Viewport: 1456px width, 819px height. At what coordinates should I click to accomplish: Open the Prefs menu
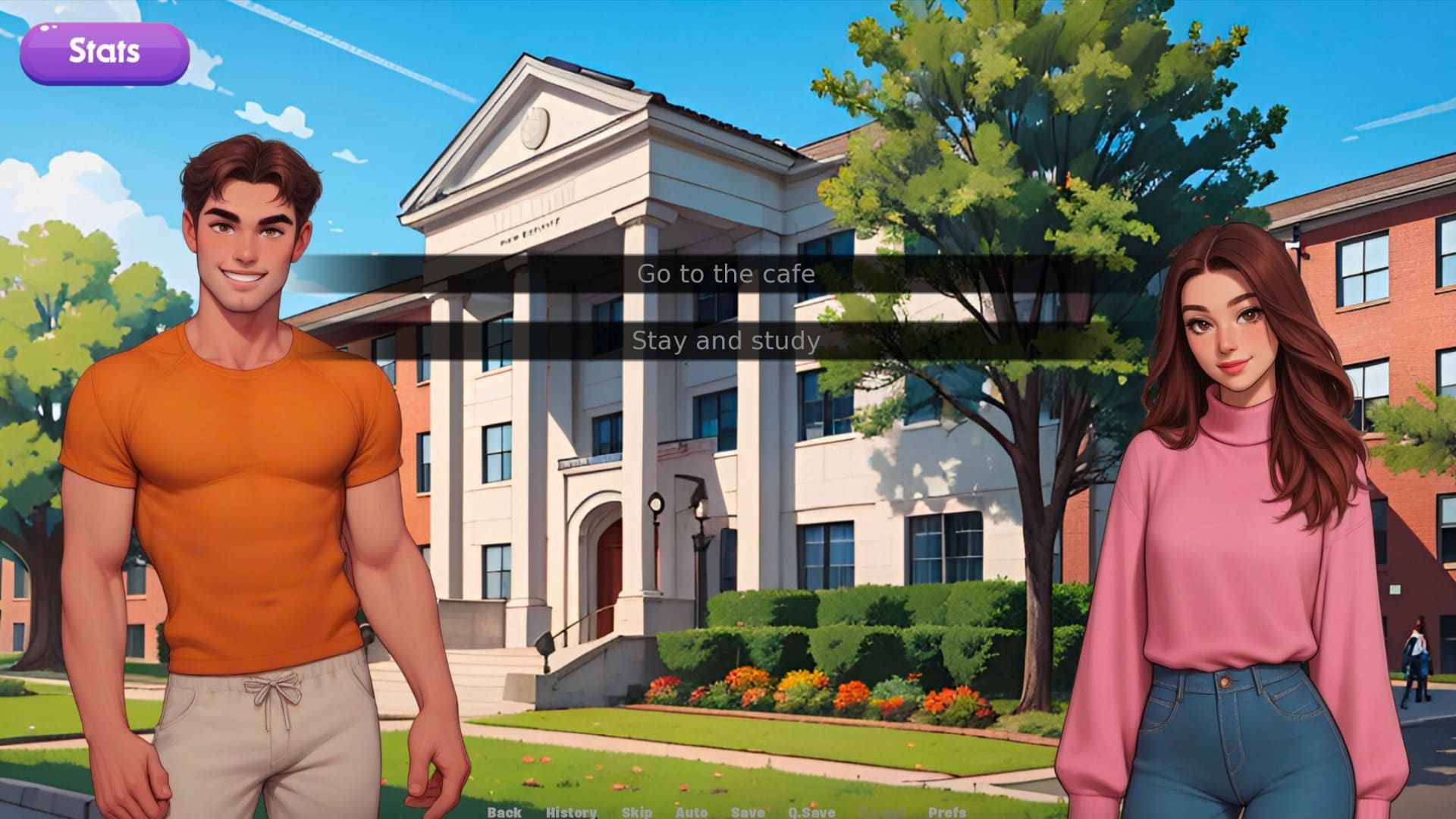(x=946, y=811)
